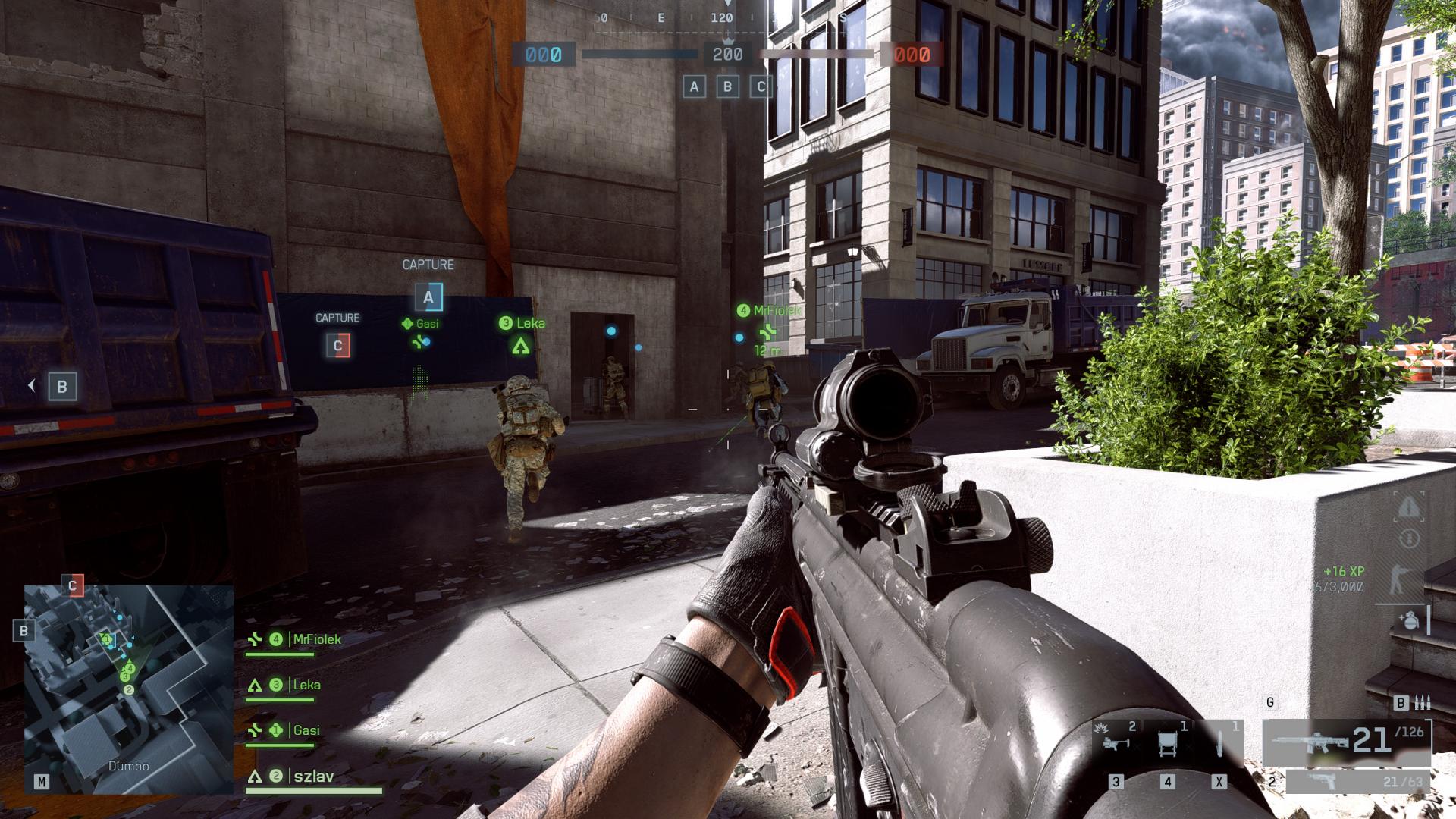The height and width of the screenshot is (819, 1456).
Task: Click objective C in the top score bar
Action: (761, 86)
